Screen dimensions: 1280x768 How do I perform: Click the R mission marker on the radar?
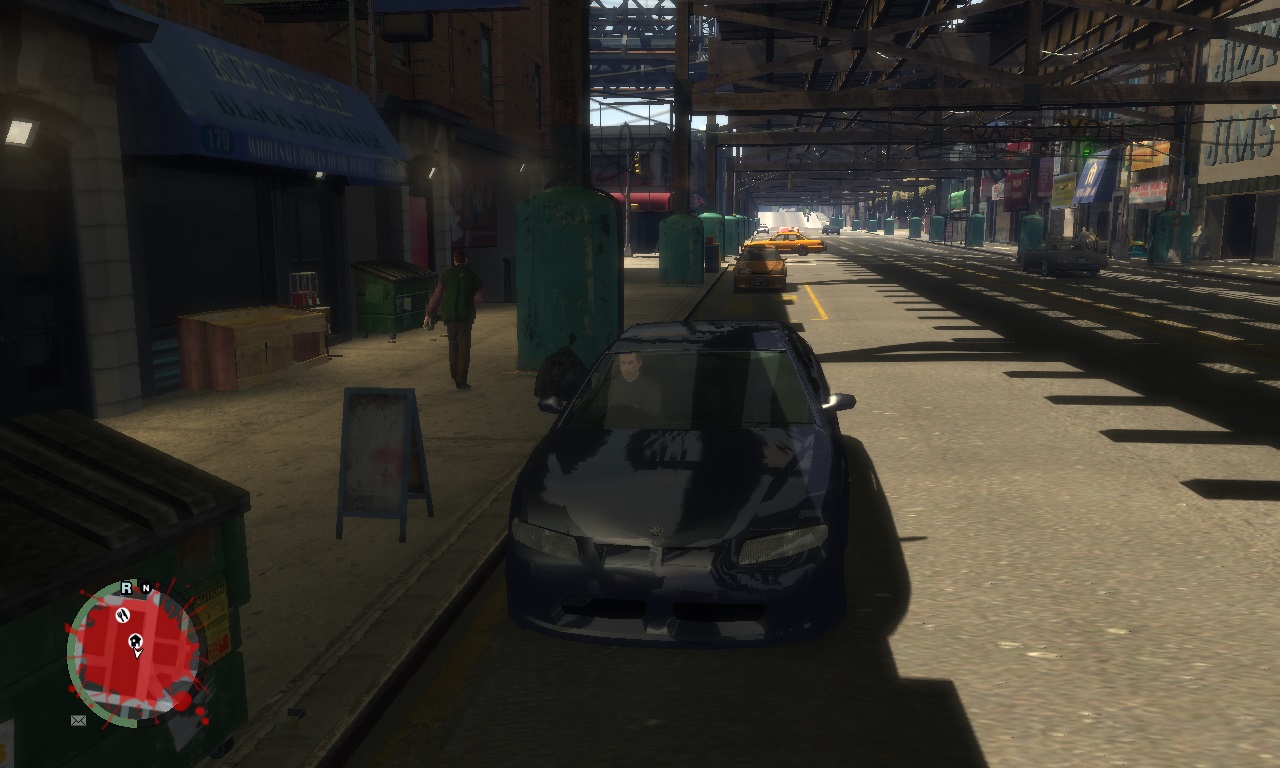pos(127,588)
